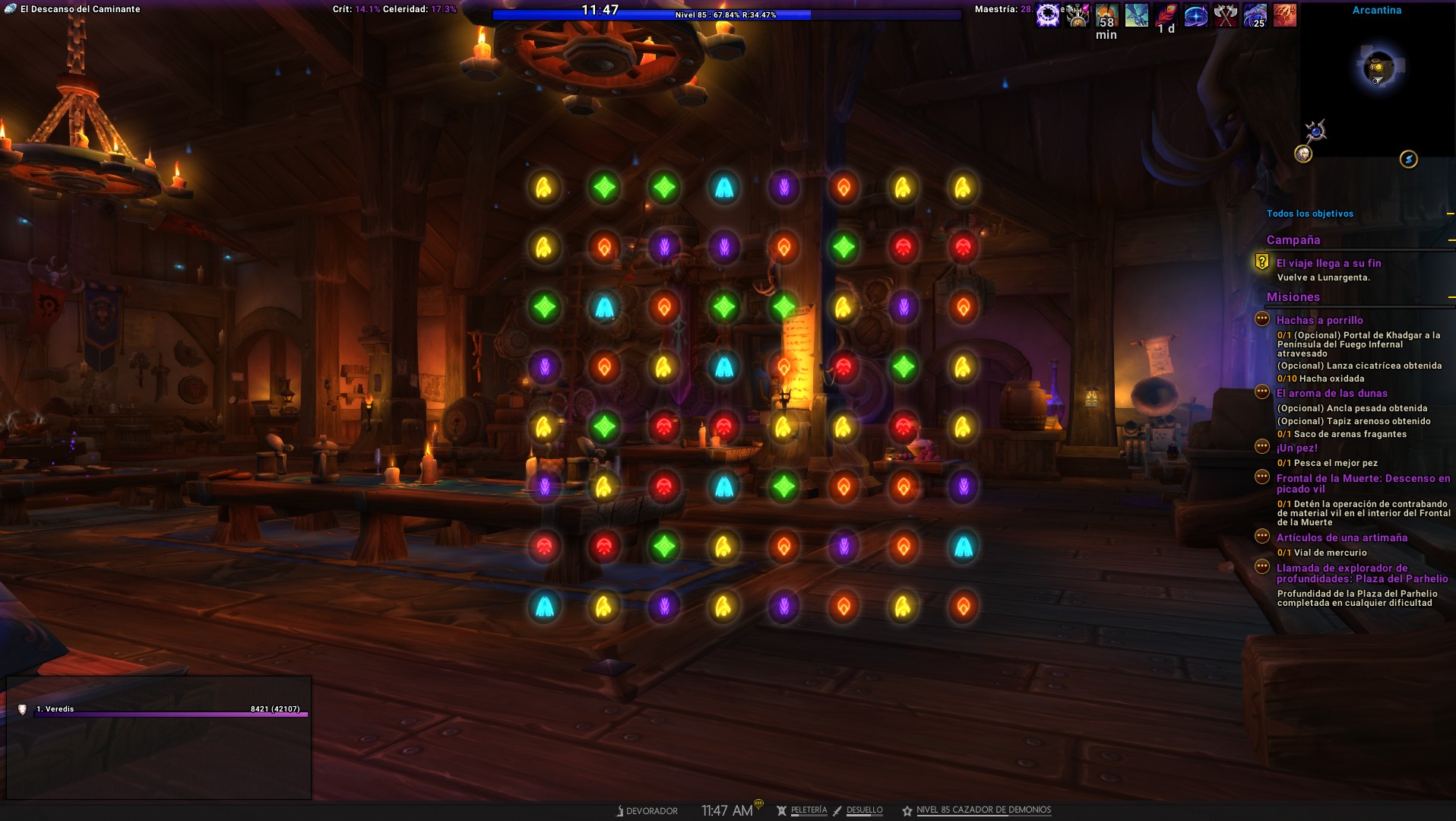Open the Desuello profession from the bottom bar
Screen dimensions: 1456x821
point(864,810)
